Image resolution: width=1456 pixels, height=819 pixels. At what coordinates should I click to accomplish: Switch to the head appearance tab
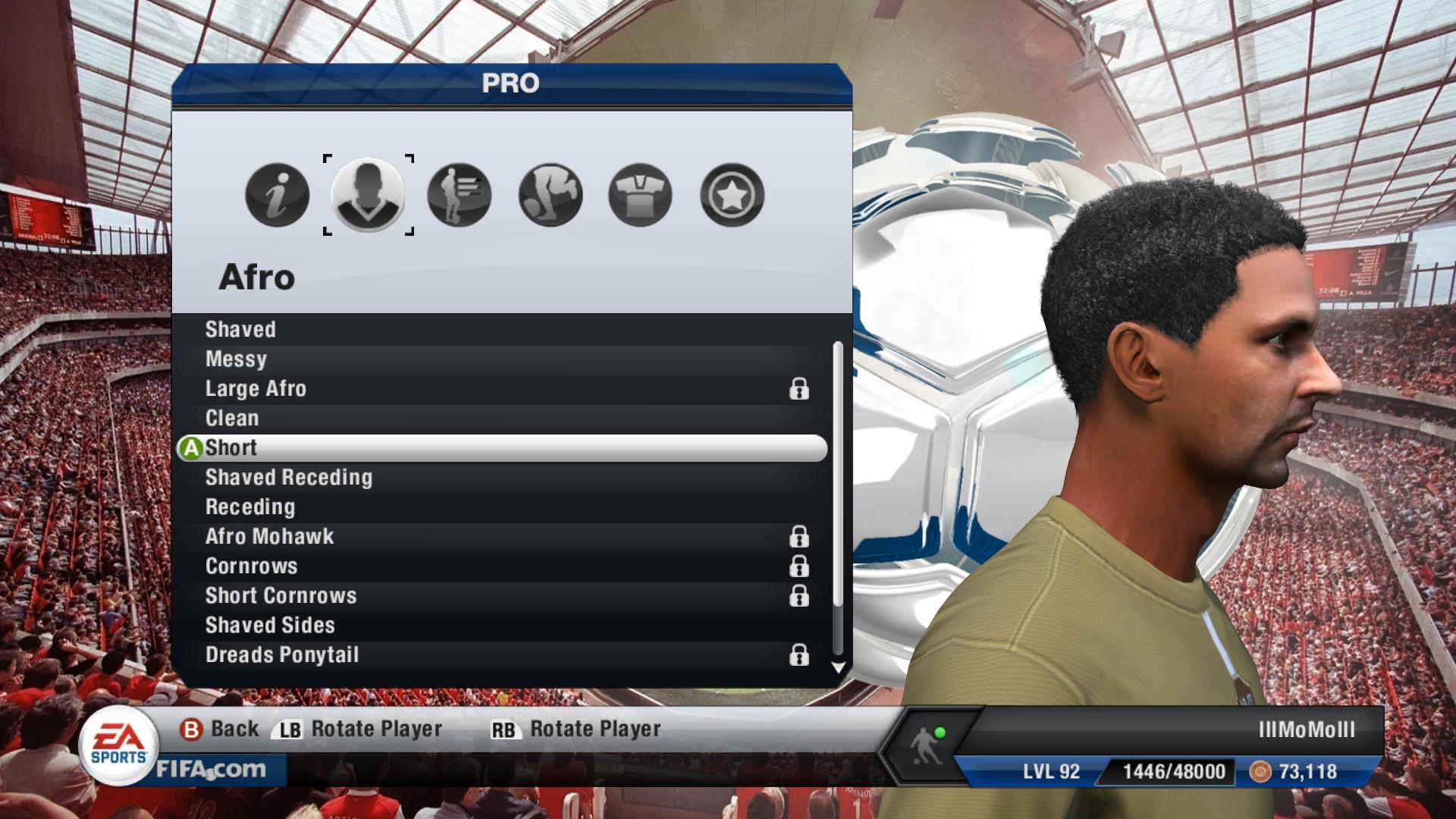pyautogui.click(x=369, y=195)
